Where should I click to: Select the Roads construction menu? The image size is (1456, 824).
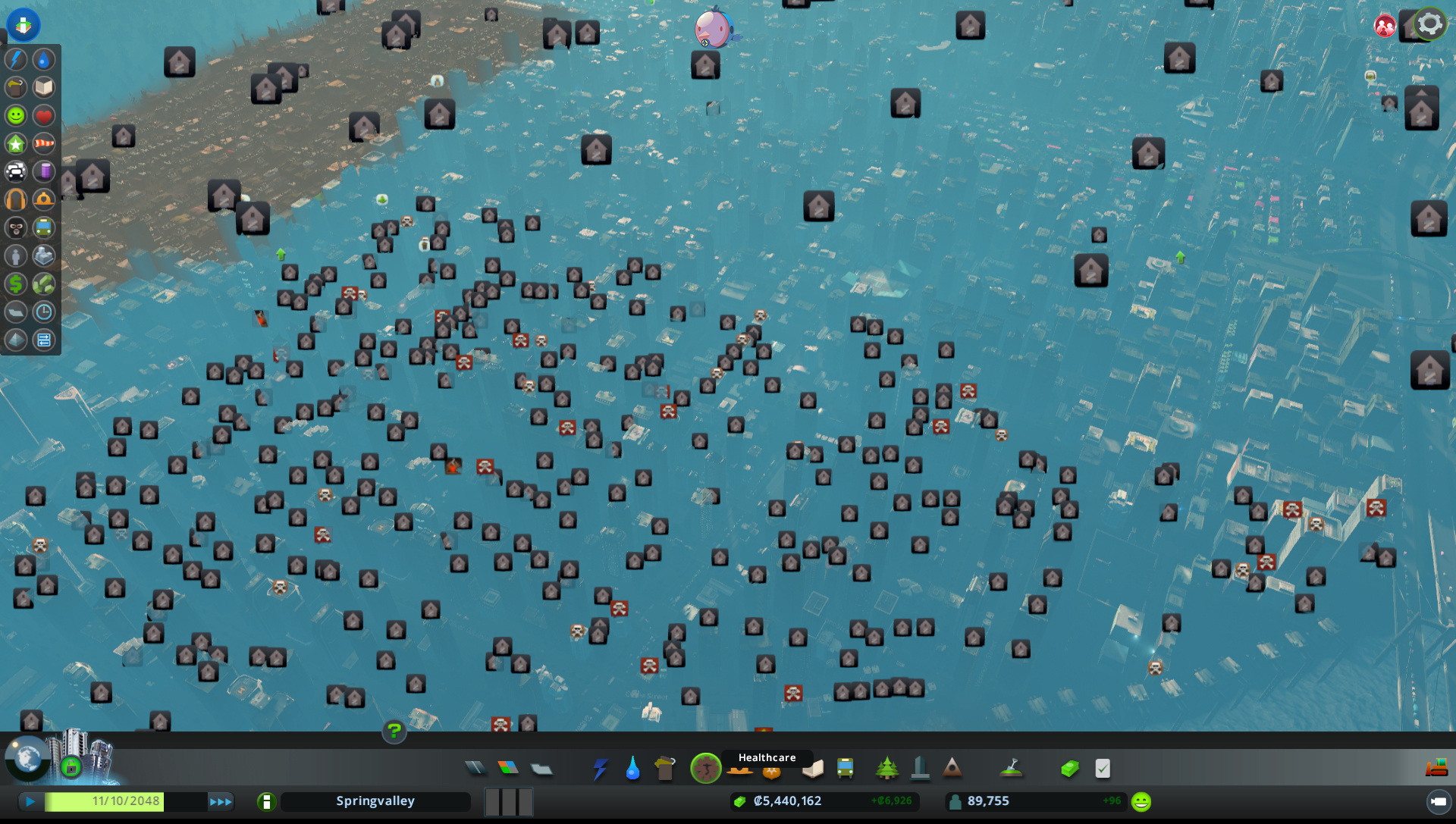(x=475, y=768)
